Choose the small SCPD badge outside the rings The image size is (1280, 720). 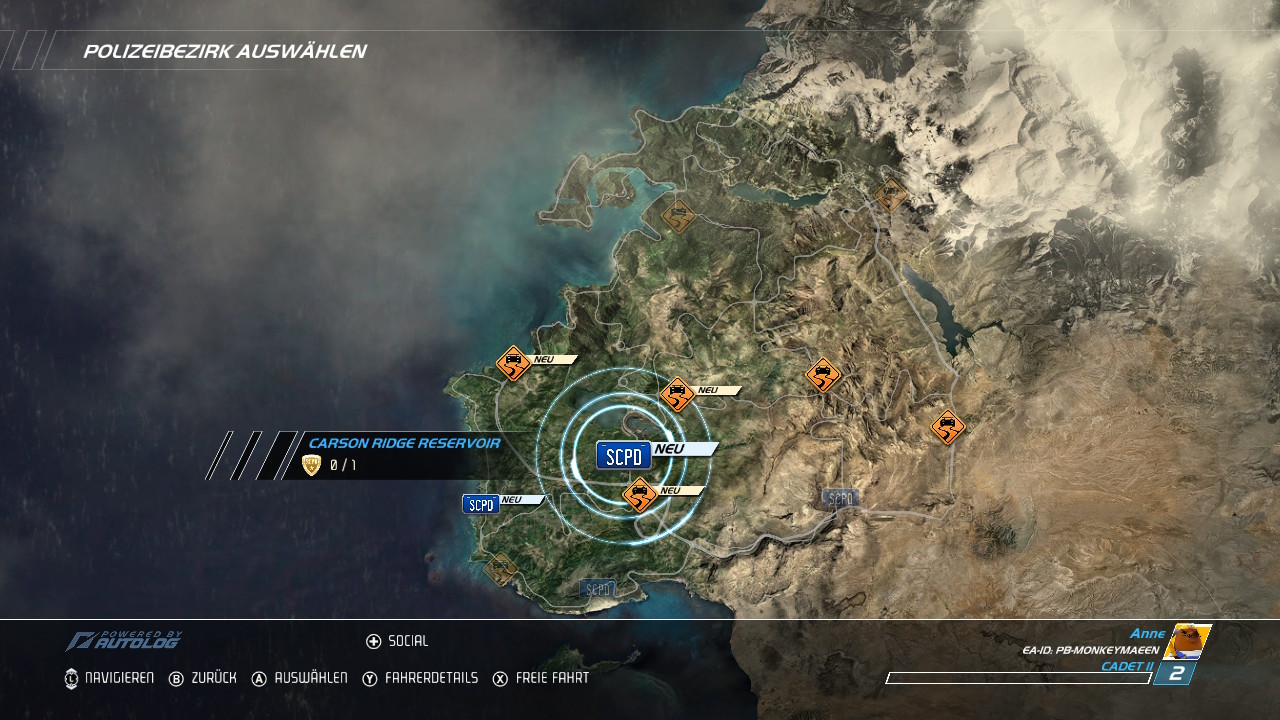pos(481,504)
